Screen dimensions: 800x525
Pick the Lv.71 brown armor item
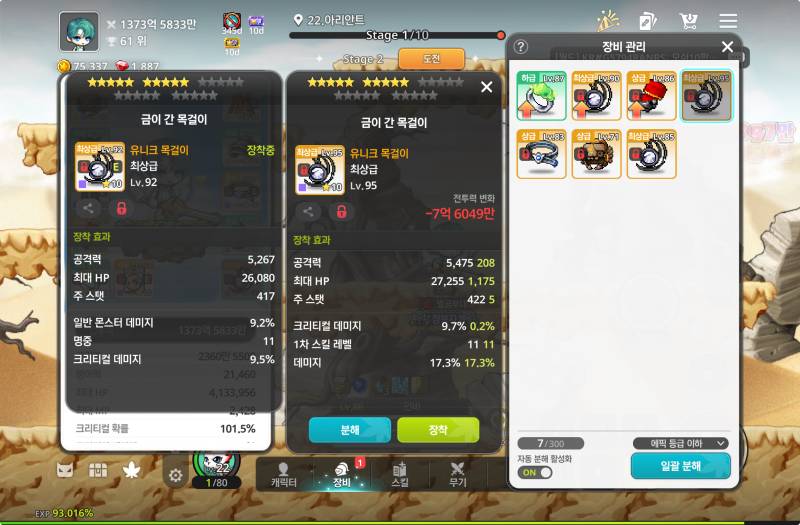tap(596, 154)
